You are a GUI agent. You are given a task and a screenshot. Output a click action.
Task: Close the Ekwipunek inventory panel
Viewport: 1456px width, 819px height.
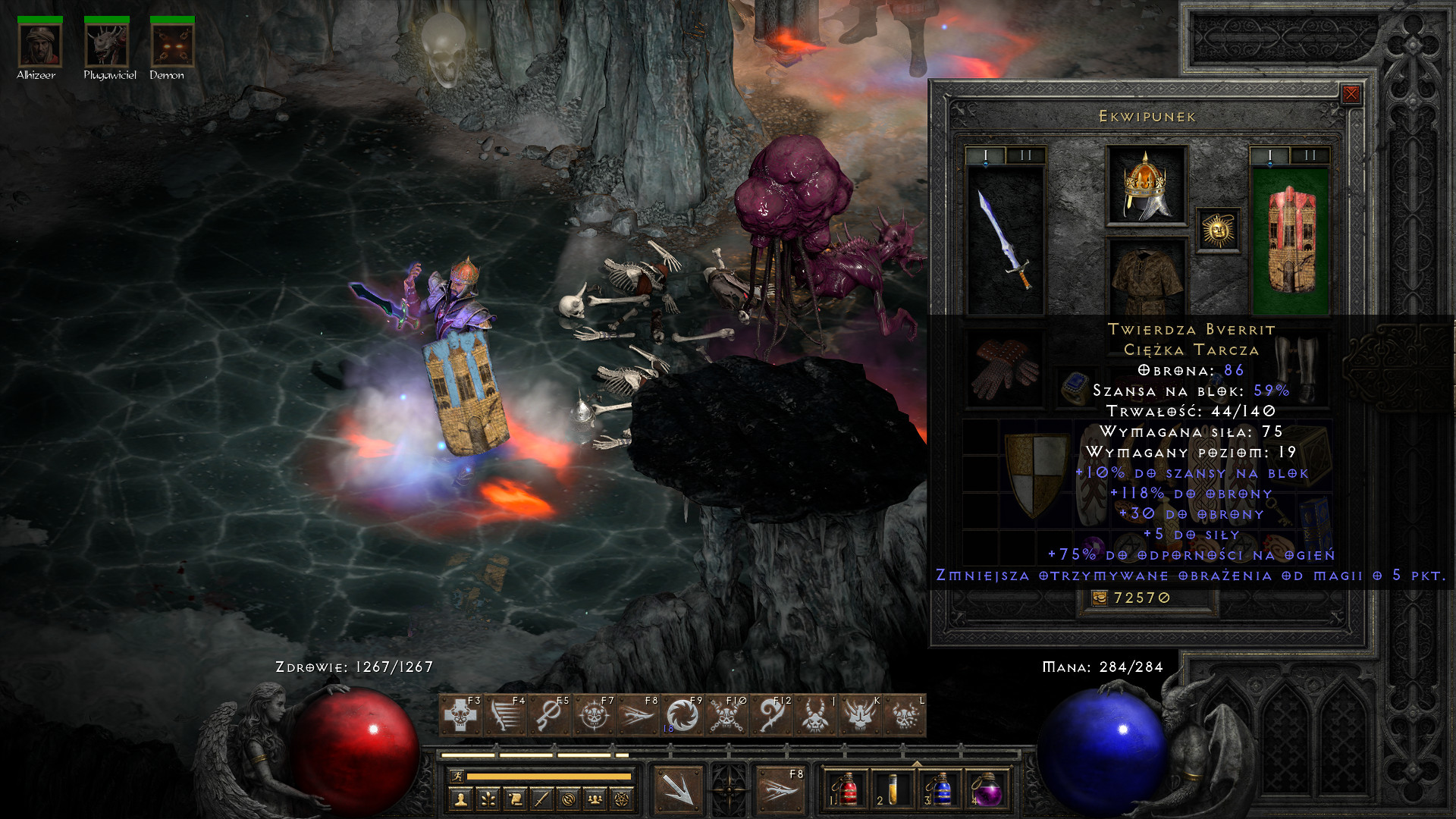click(x=1351, y=94)
